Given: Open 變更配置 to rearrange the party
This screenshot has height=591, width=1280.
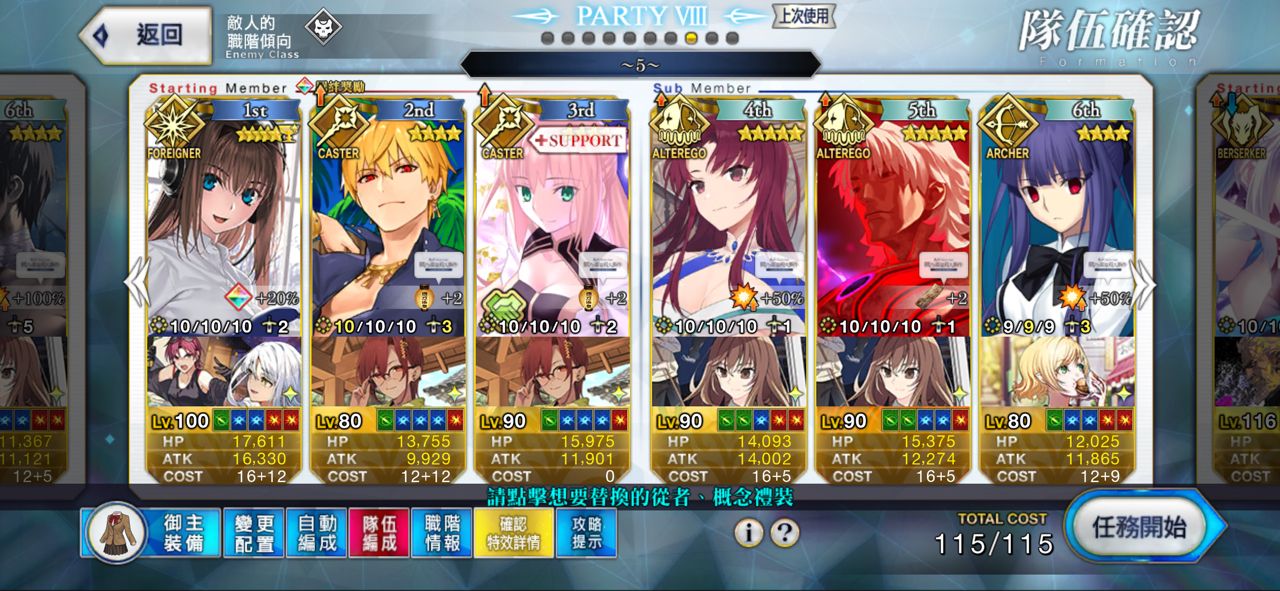Looking at the screenshot, I should [253, 533].
